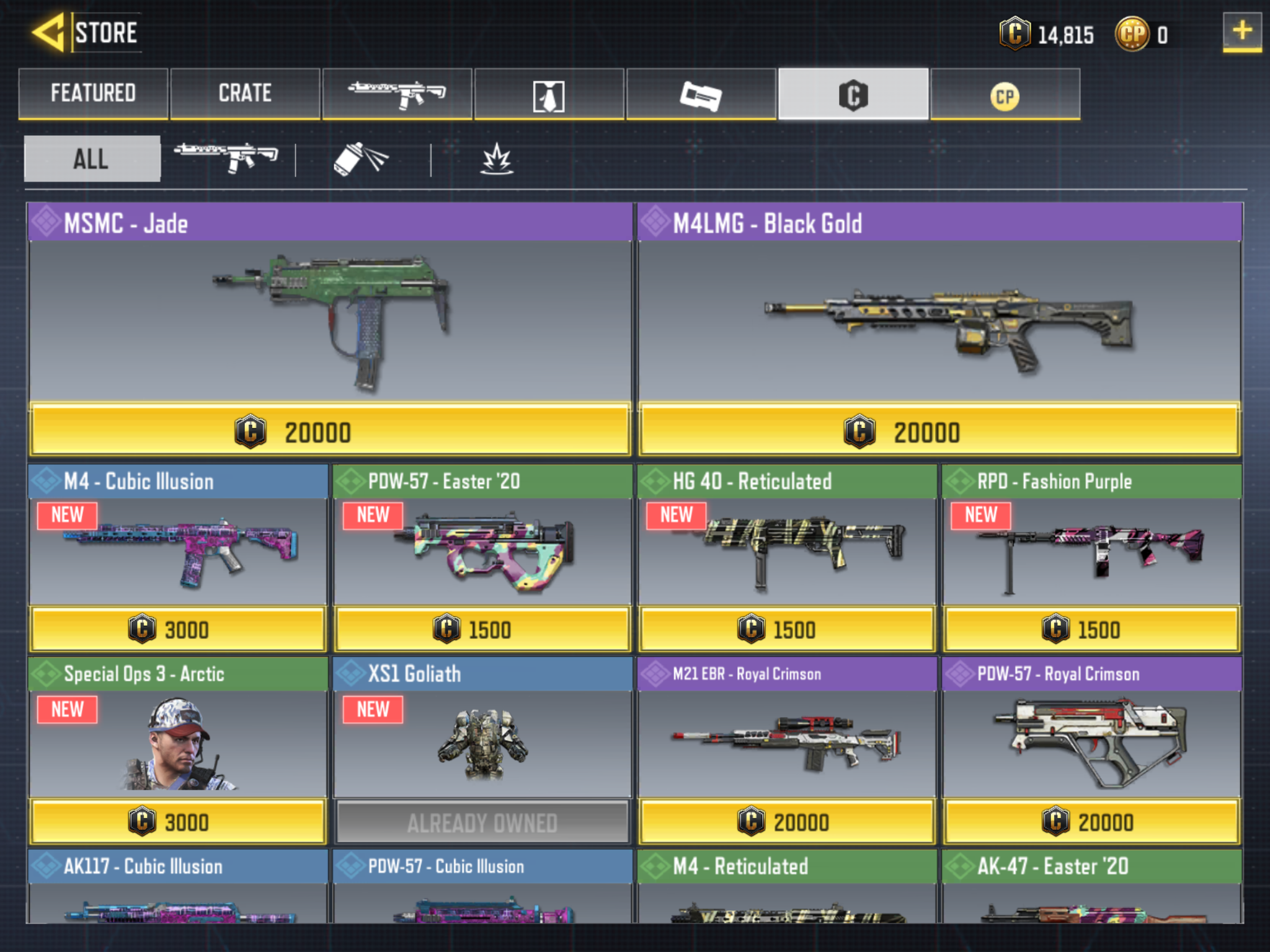Image resolution: width=1270 pixels, height=952 pixels.
Task: Purchase Special Ops 3 - Arctic skin
Action: coord(177,822)
